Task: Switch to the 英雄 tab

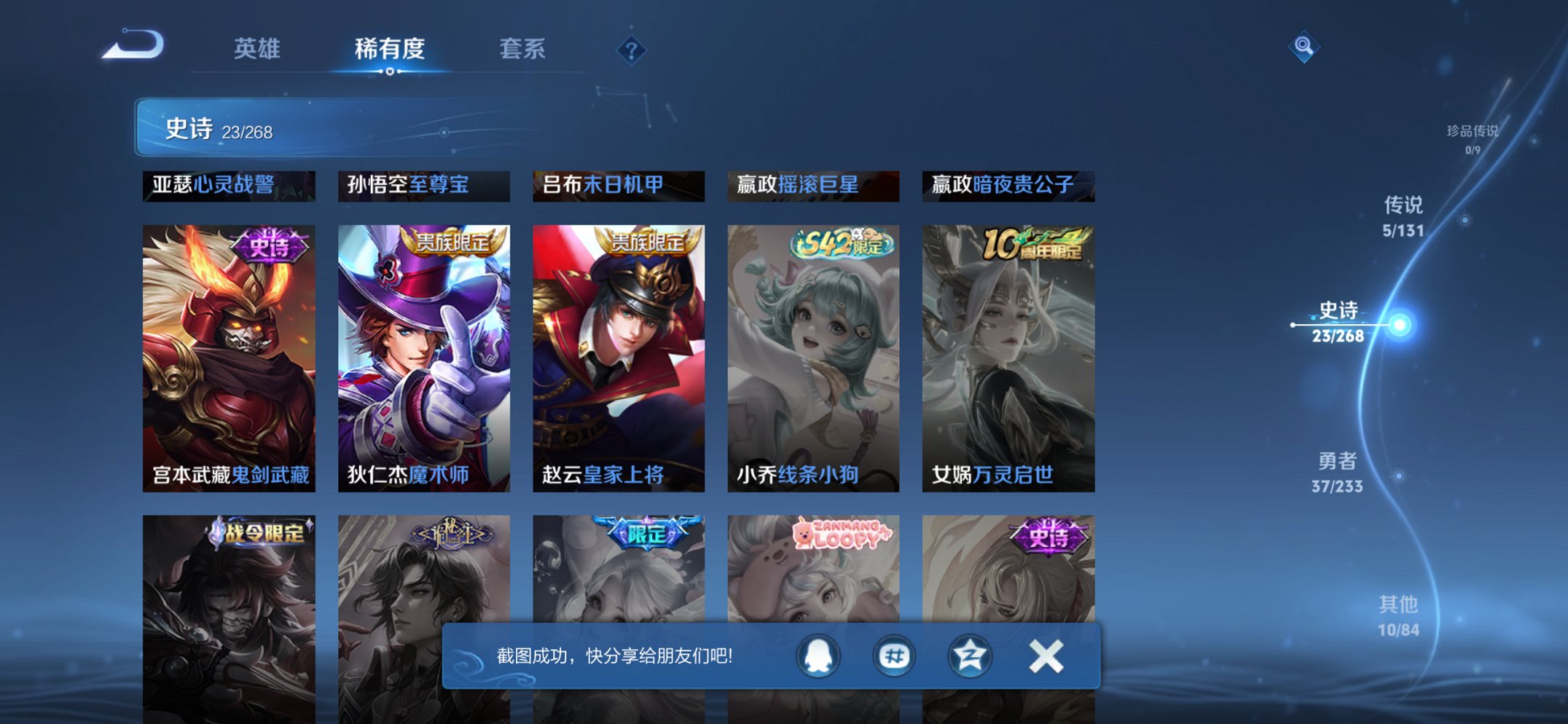Action: (x=258, y=48)
